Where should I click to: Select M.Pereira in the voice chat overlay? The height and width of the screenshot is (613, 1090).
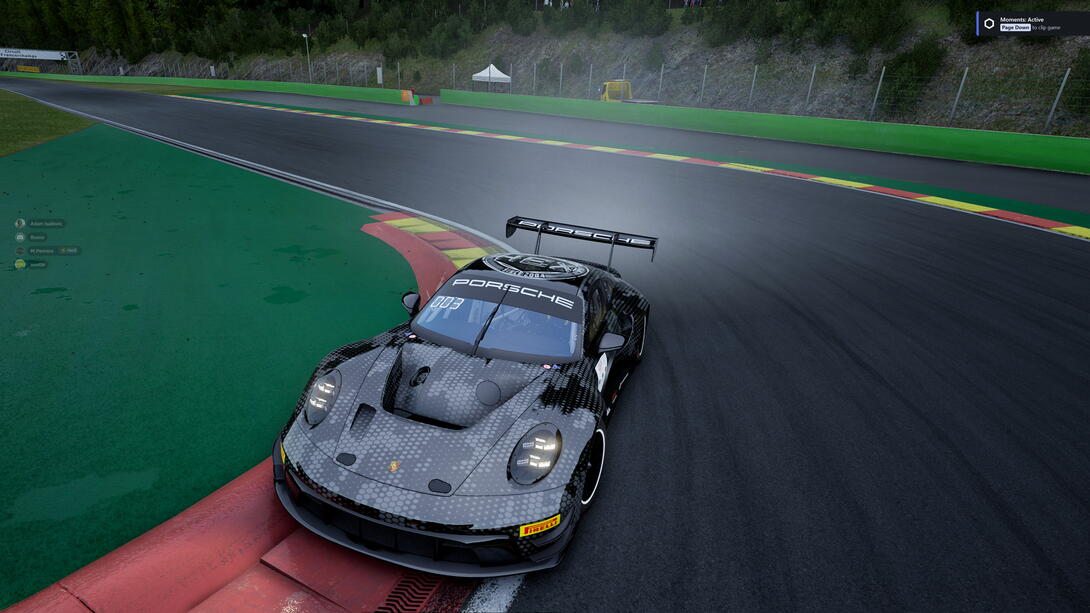[41, 251]
